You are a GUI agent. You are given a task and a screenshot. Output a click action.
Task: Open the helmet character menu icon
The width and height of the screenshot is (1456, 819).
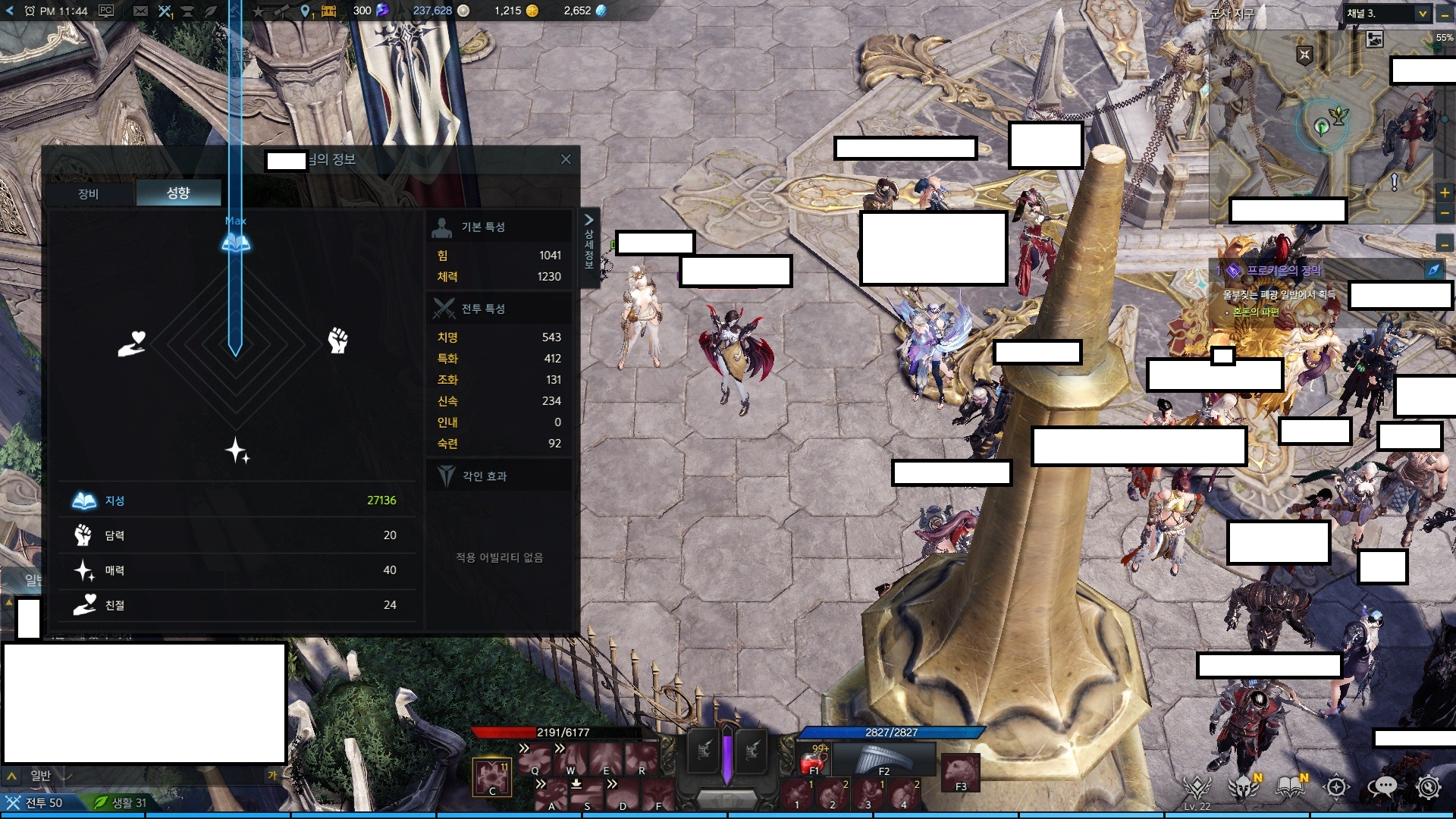pyautogui.click(x=1244, y=787)
